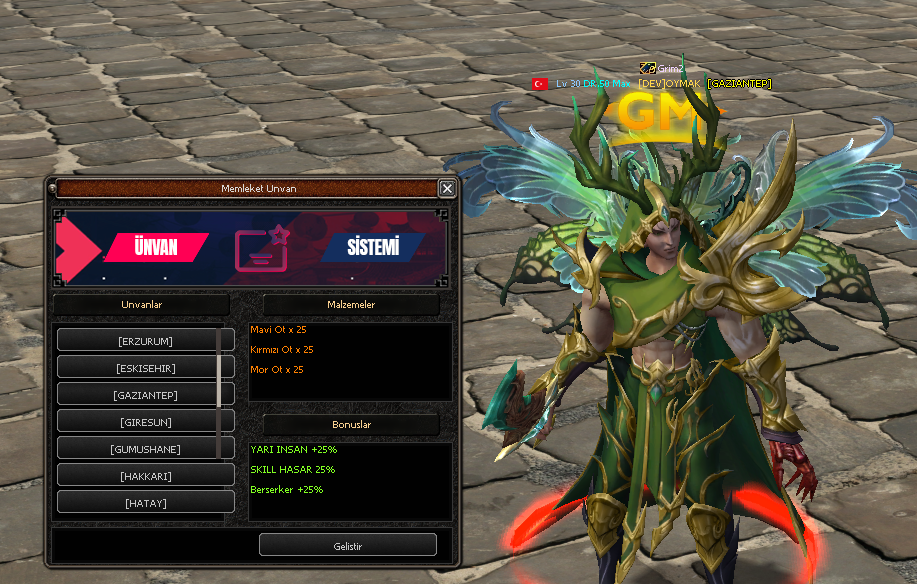Click the Gelistir upgrade button
This screenshot has width=917, height=584.
pyautogui.click(x=347, y=545)
